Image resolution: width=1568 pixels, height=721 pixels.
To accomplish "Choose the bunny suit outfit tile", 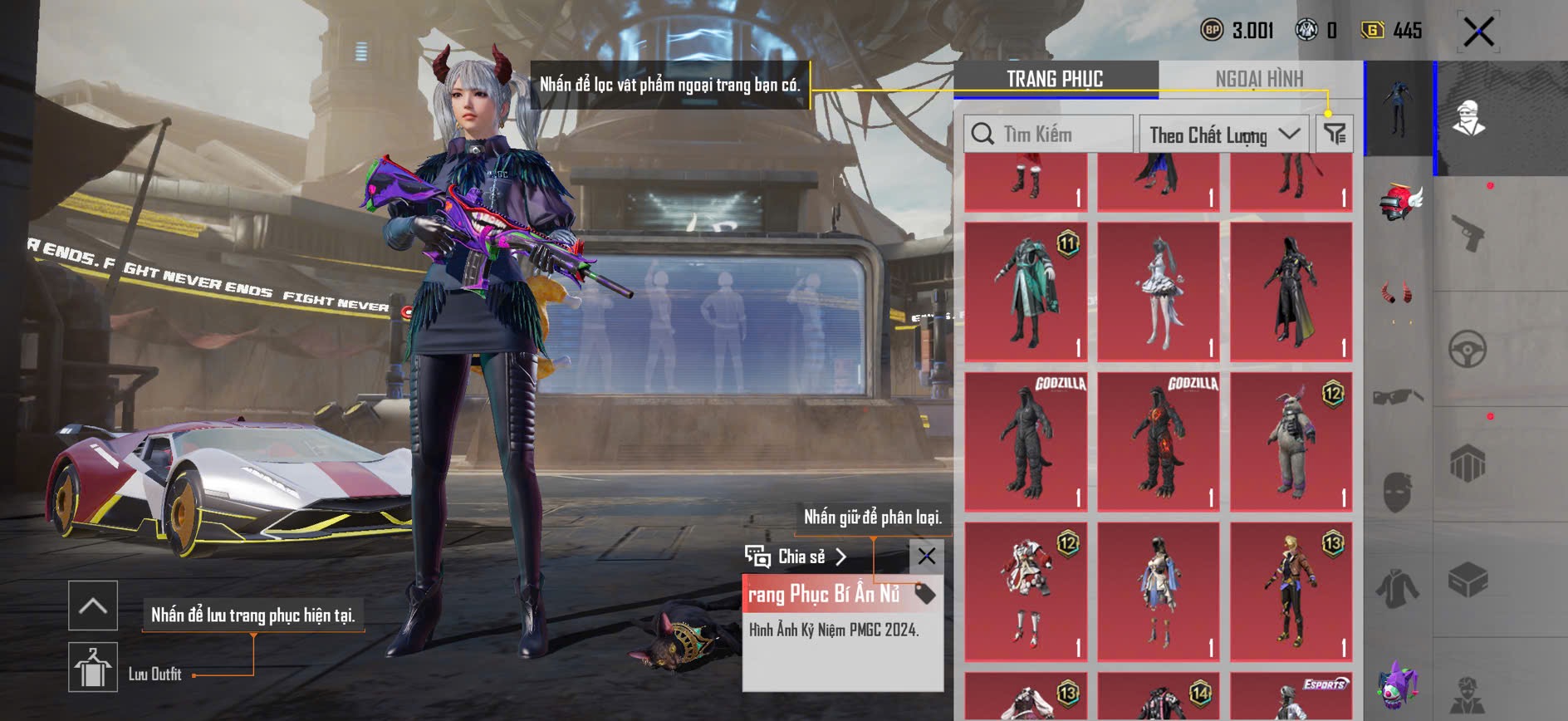I will pyautogui.click(x=1291, y=441).
